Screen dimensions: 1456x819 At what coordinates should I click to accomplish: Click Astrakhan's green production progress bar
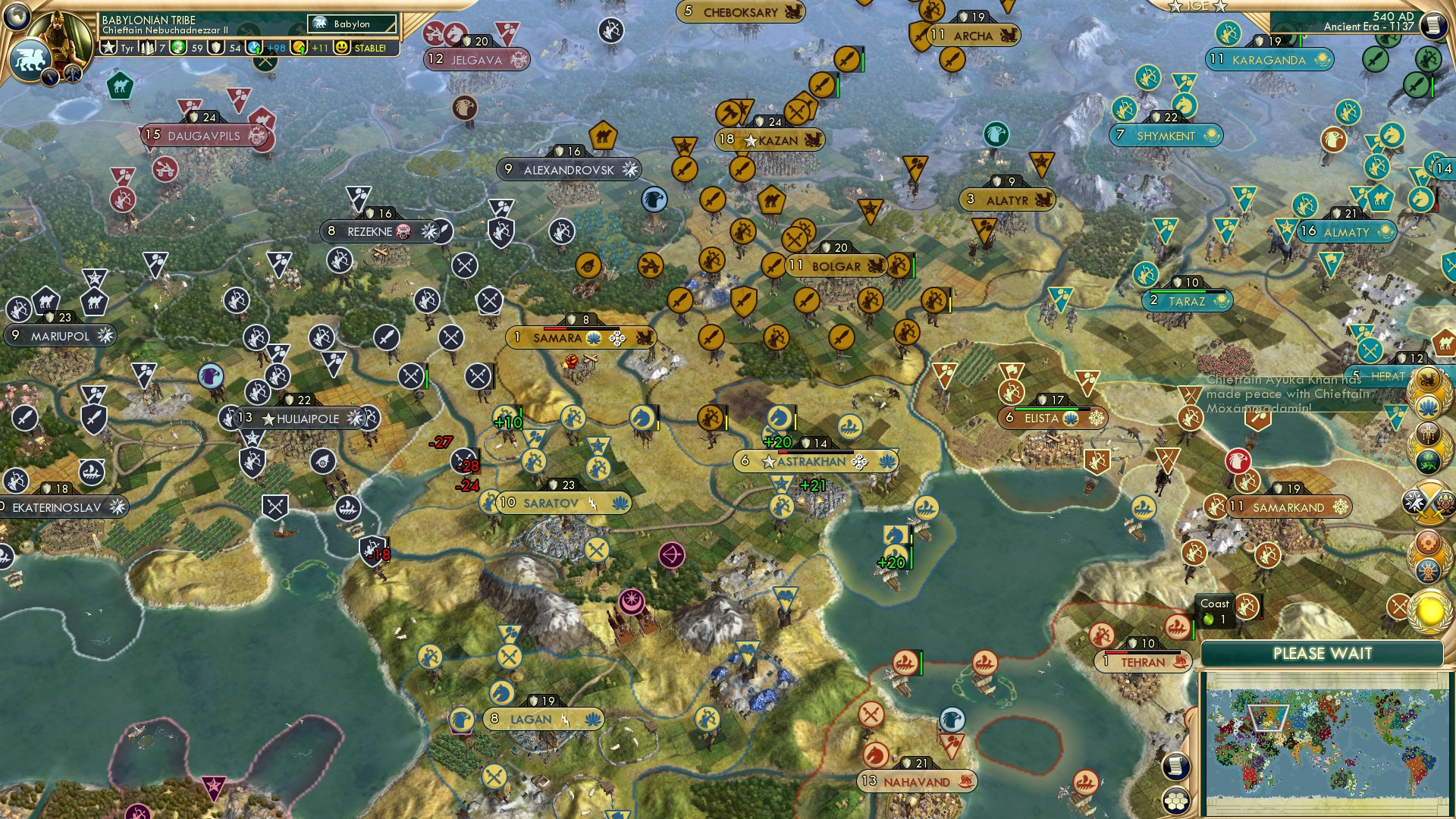tap(815, 452)
